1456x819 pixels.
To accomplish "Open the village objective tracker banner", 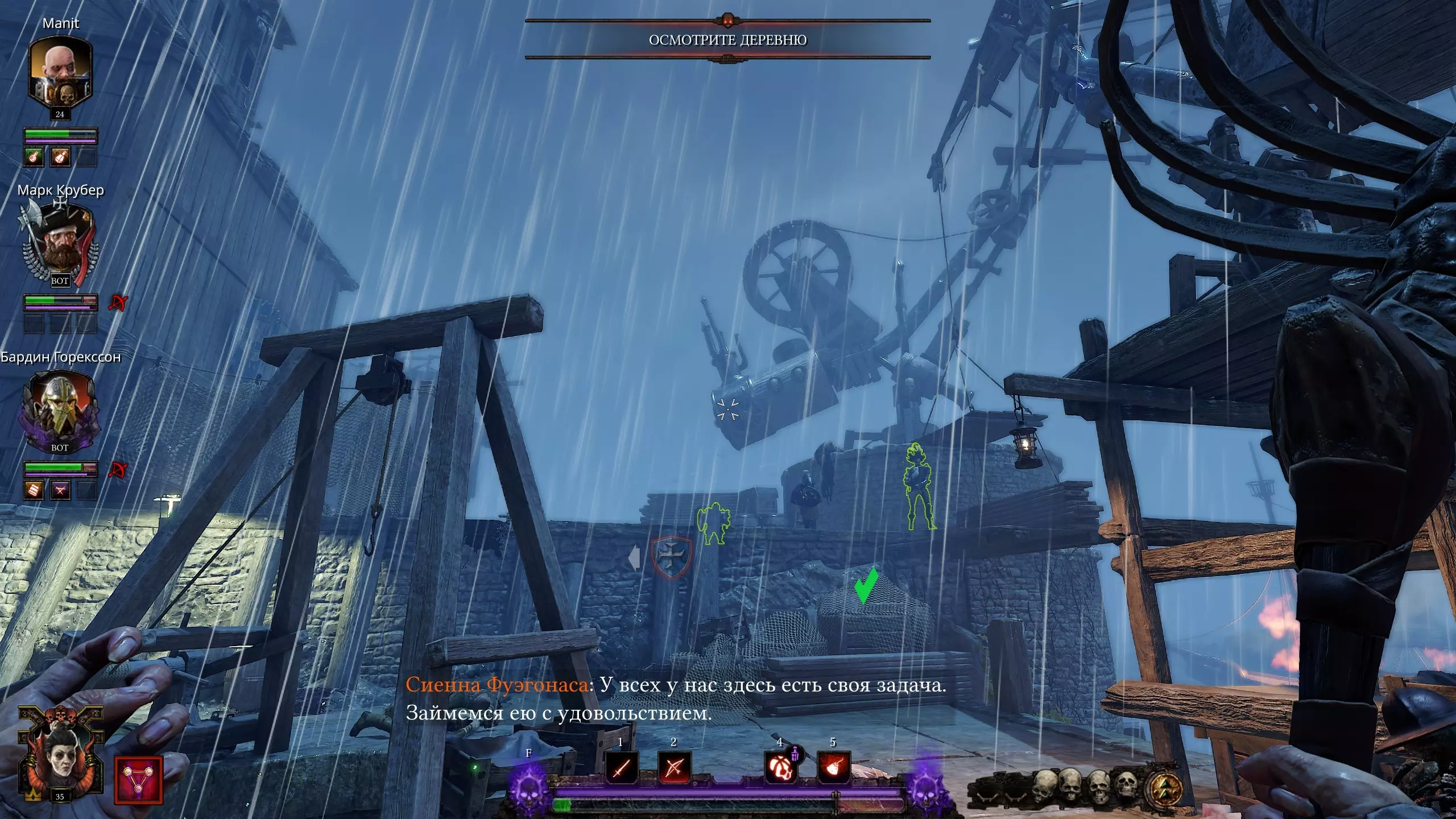I will click(x=727, y=40).
